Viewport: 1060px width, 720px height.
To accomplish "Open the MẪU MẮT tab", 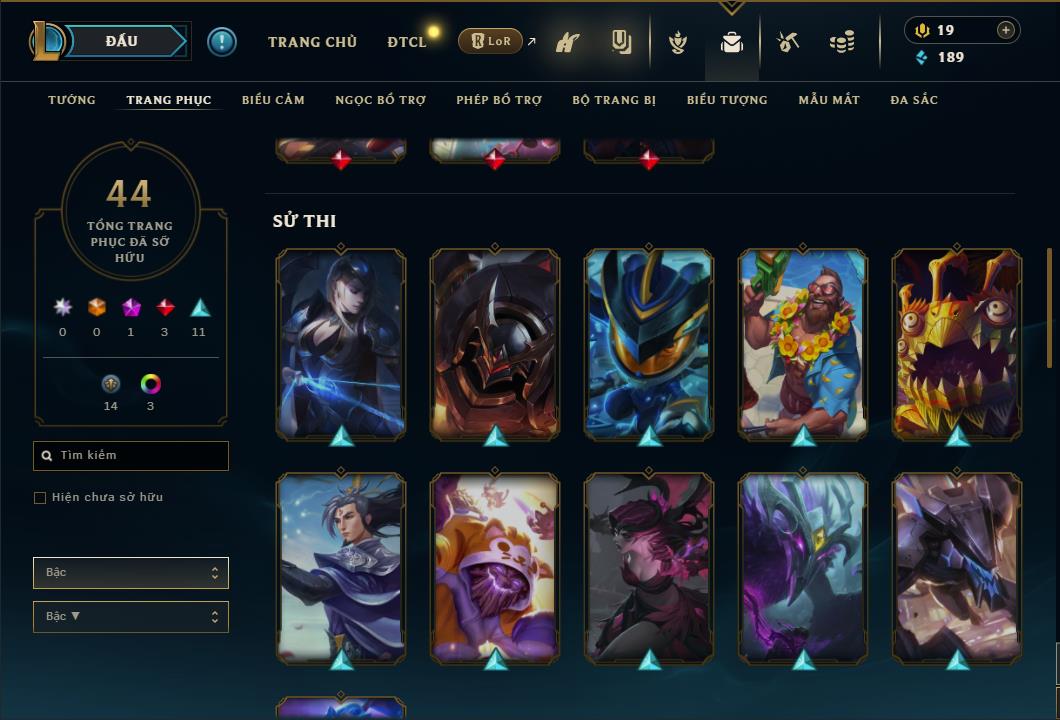I will [829, 100].
